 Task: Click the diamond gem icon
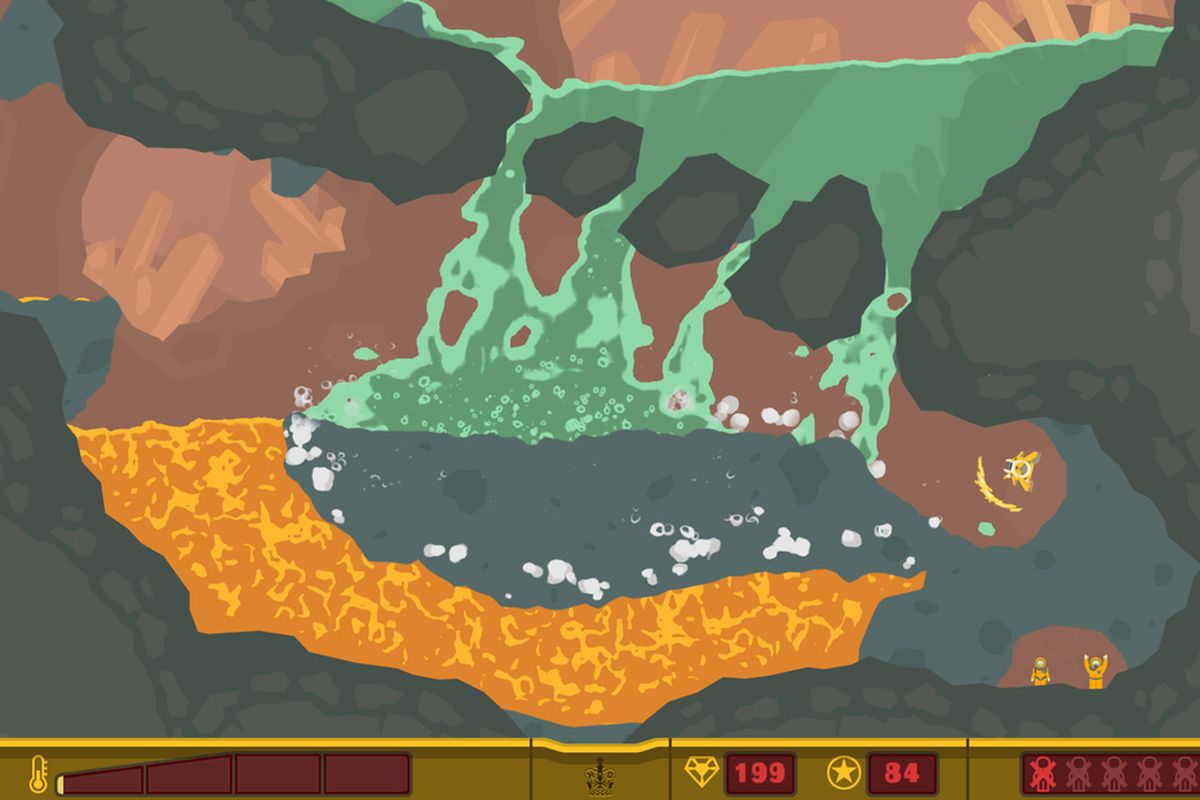pyautogui.click(x=700, y=772)
